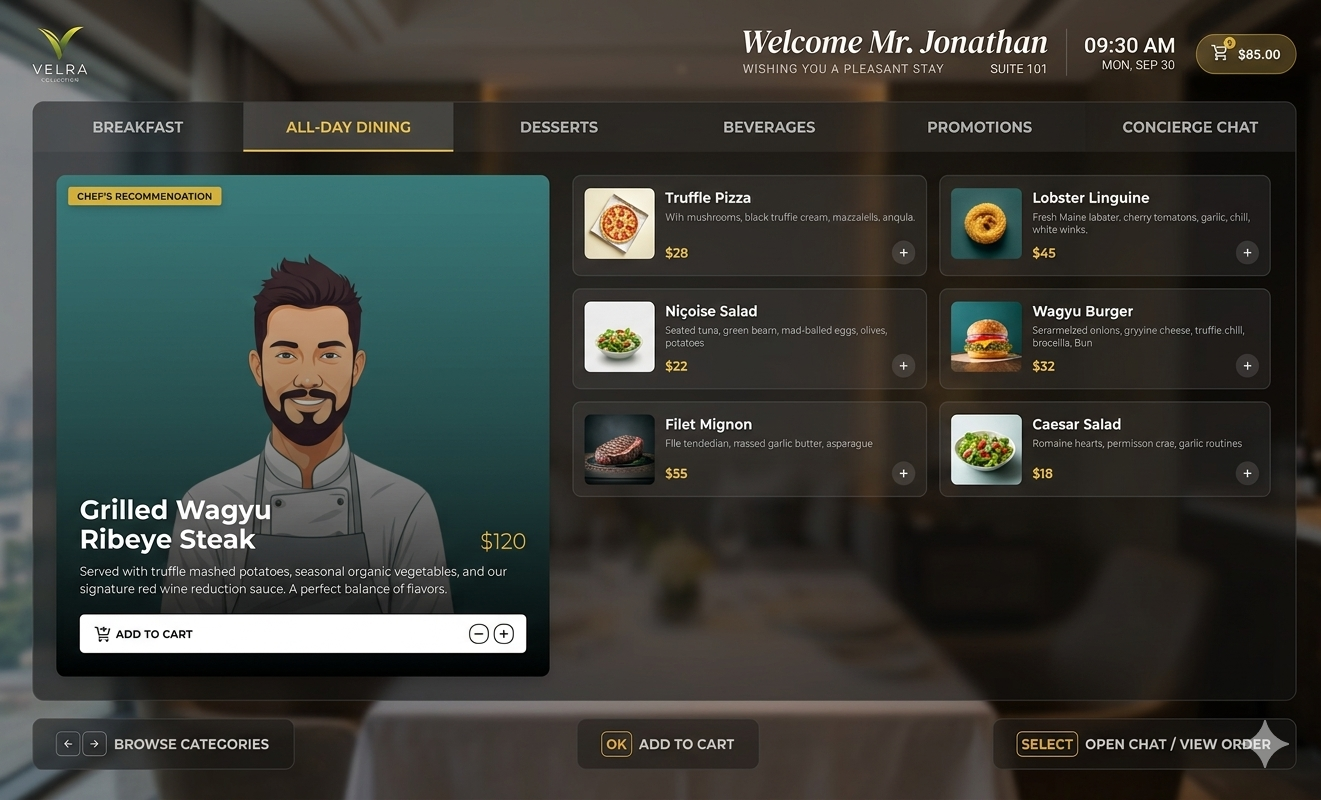Add Caesar Salad using the plus icon
Image resolution: width=1321 pixels, height=800 pixels.
(1247, 473)
